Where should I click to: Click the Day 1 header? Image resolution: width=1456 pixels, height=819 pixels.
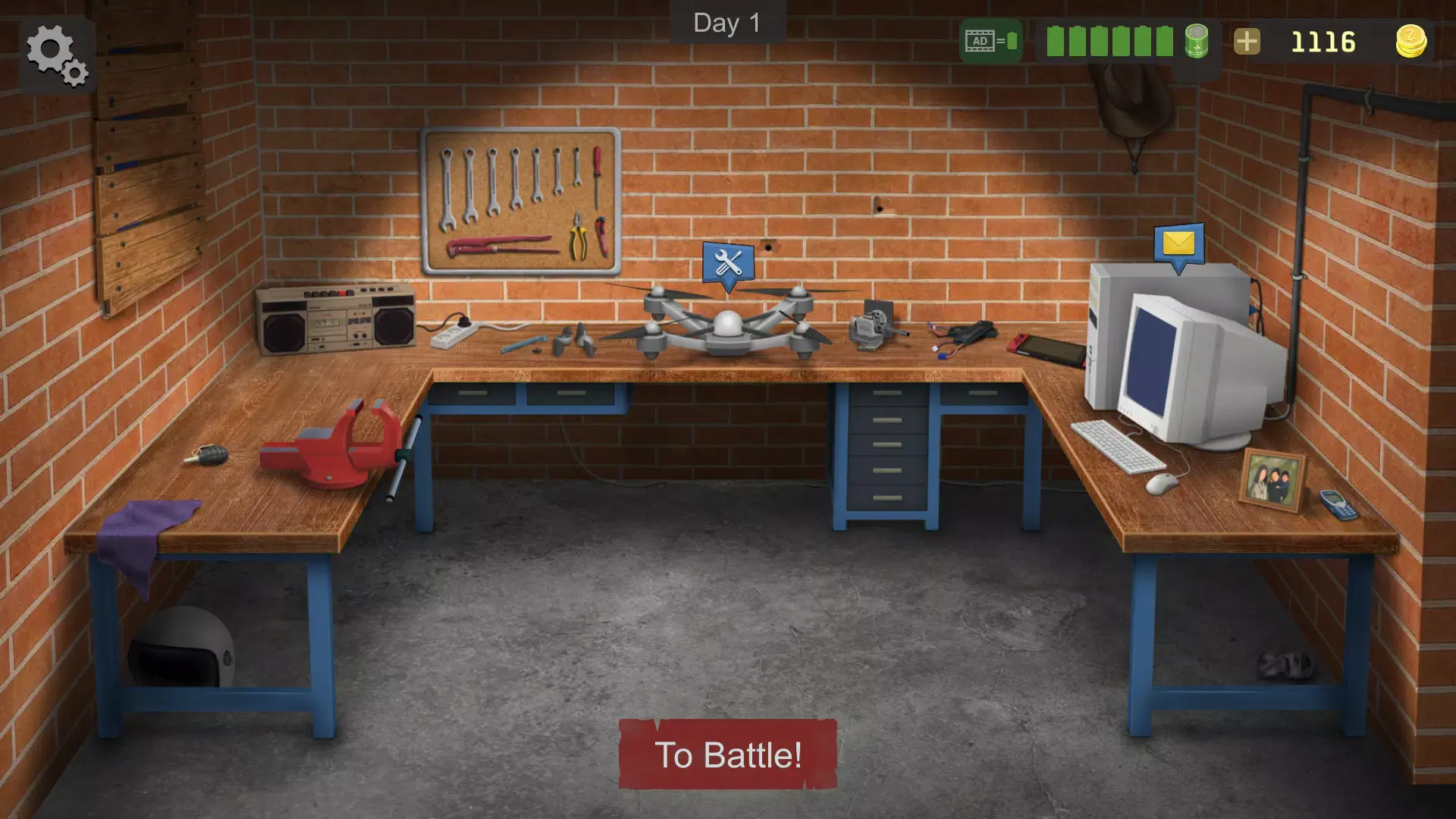pos(726,23)
